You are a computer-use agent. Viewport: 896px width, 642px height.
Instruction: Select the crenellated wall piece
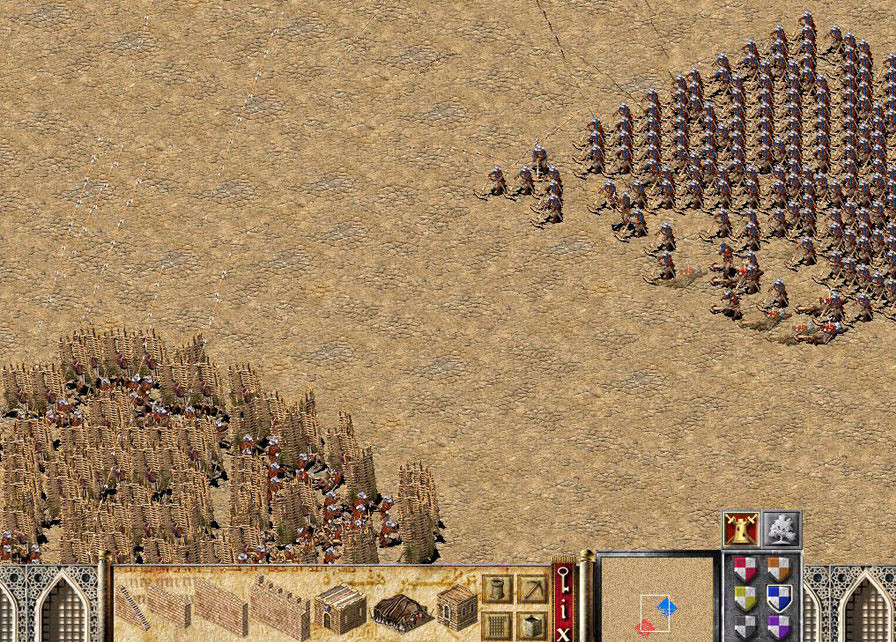tap(279, 606)
